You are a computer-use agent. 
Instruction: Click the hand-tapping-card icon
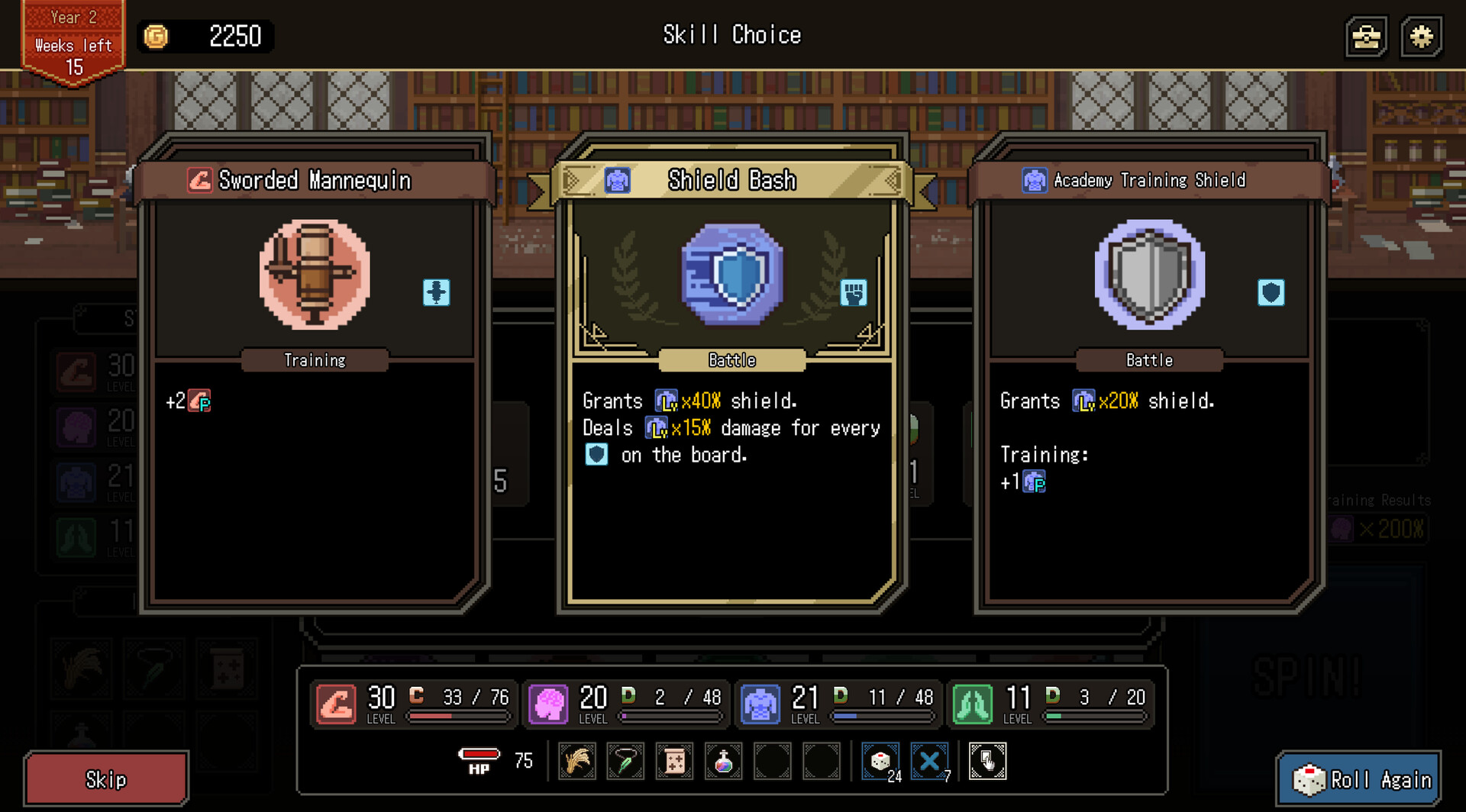(x=987, y=761)
